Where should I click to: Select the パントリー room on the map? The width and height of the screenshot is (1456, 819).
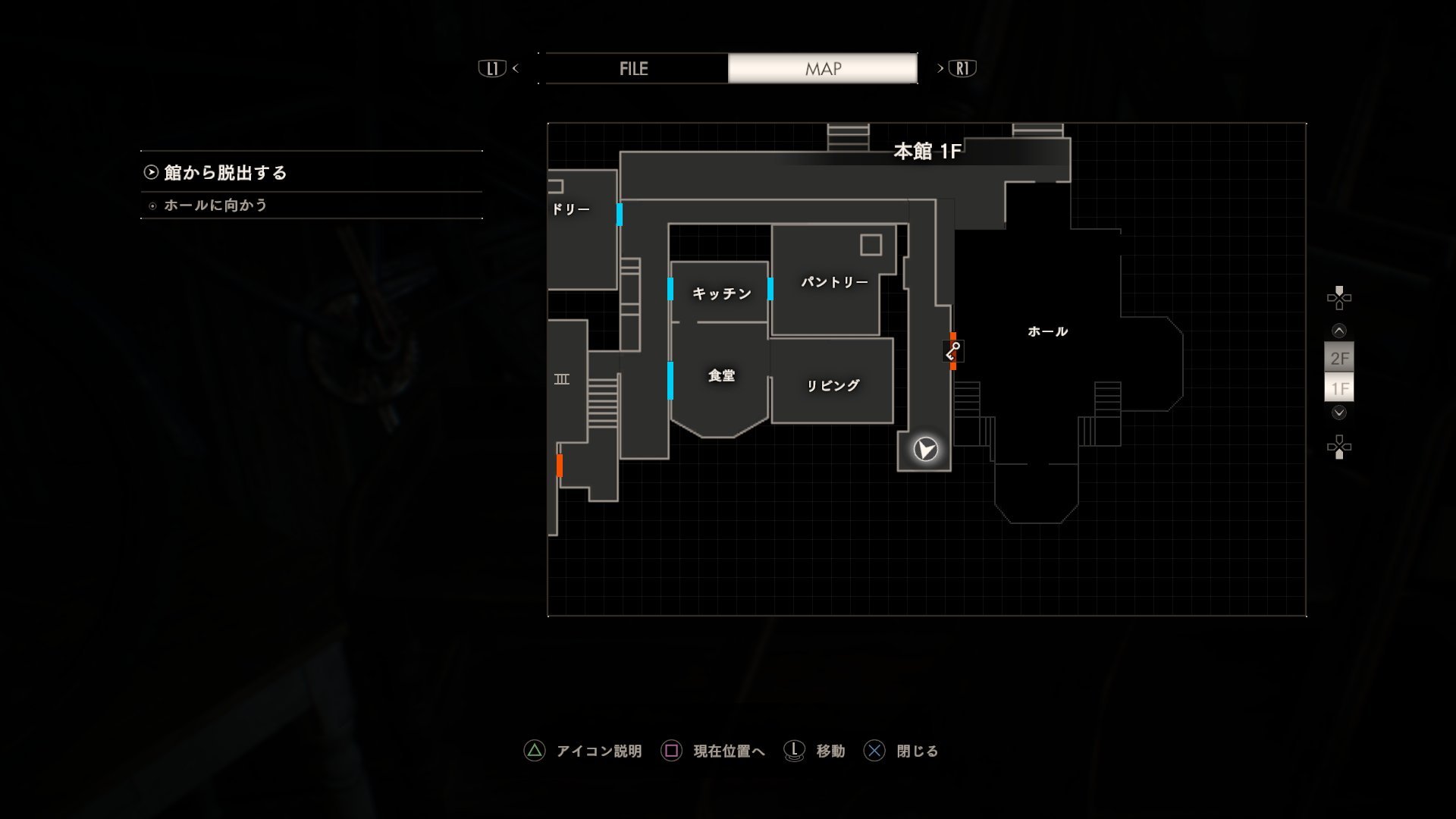[x=834, y=282]
